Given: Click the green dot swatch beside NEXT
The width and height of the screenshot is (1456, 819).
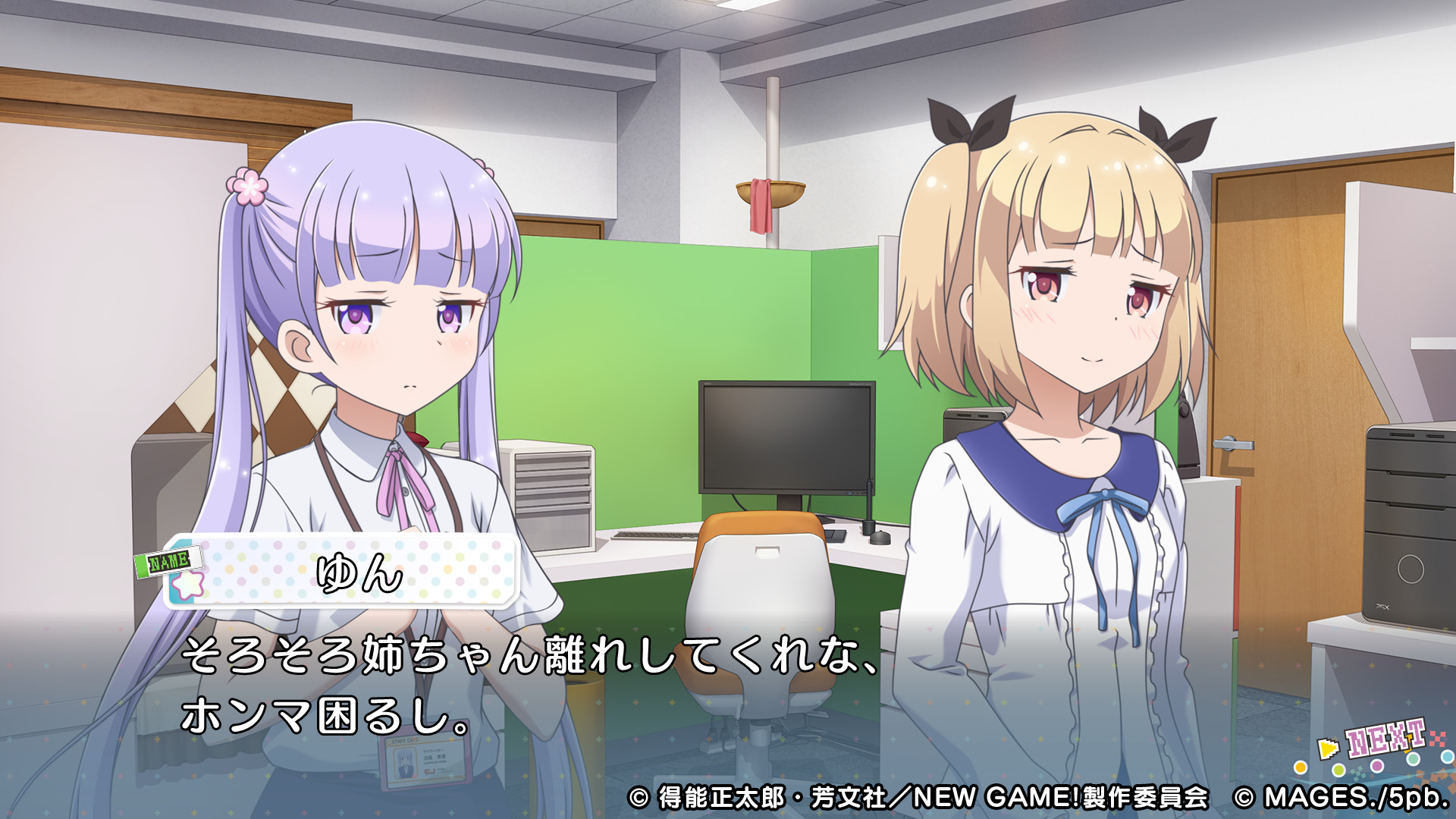Looking at the screenshot, I should [1338, 771].
